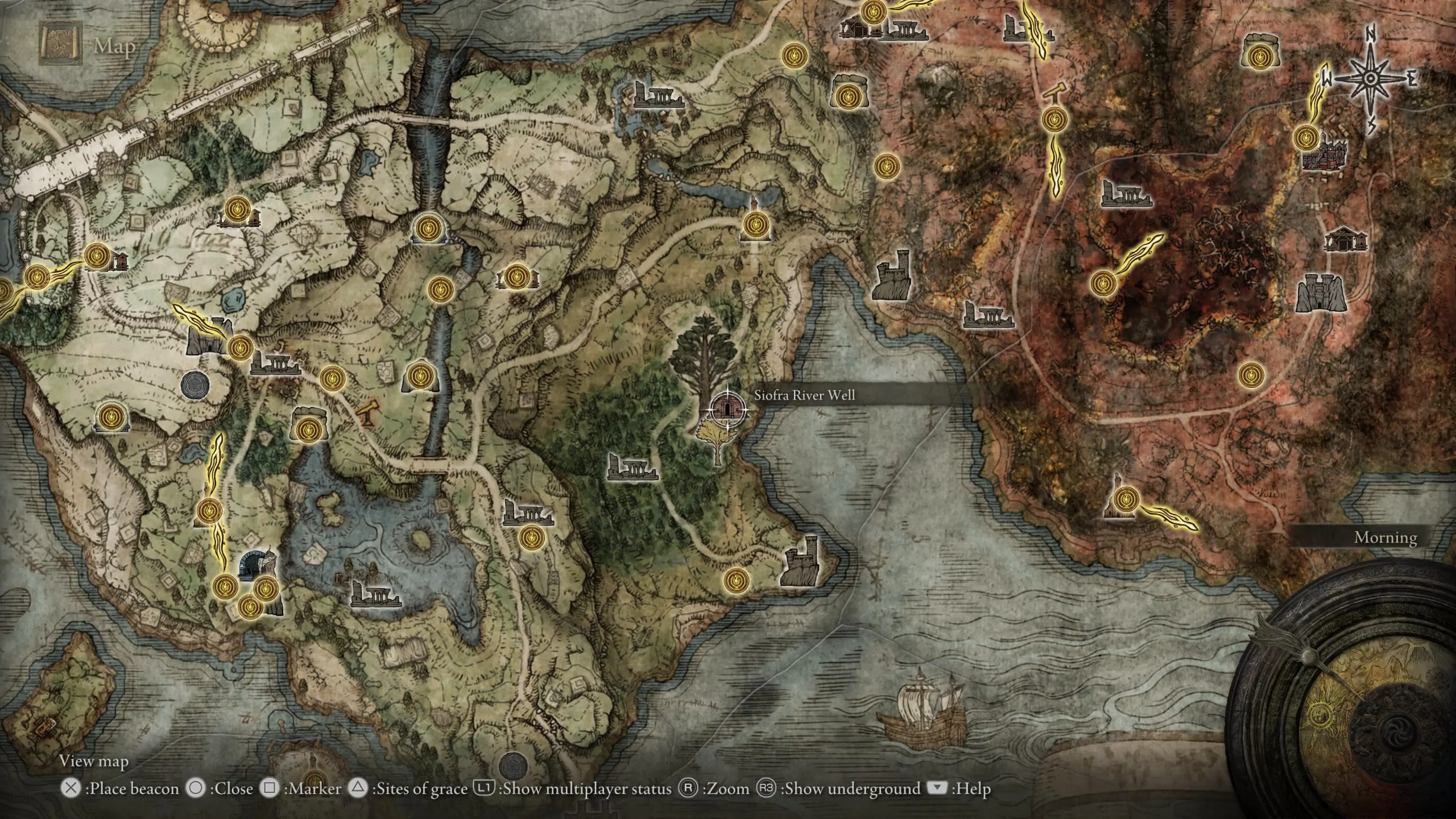
Task: Select the Map title in the top-left
Action: [114, 47]
